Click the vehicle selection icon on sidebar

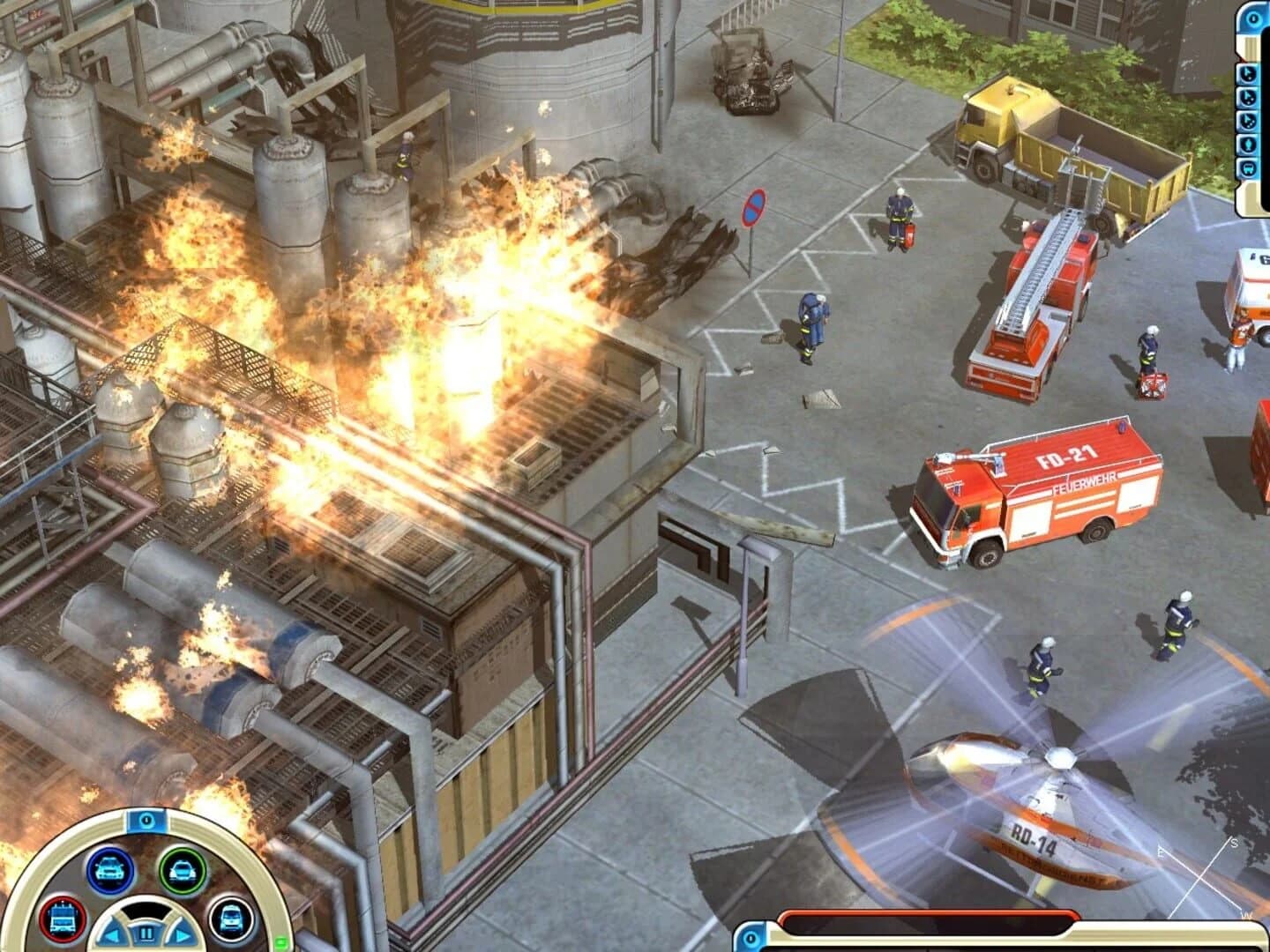tap(1247, 164)
